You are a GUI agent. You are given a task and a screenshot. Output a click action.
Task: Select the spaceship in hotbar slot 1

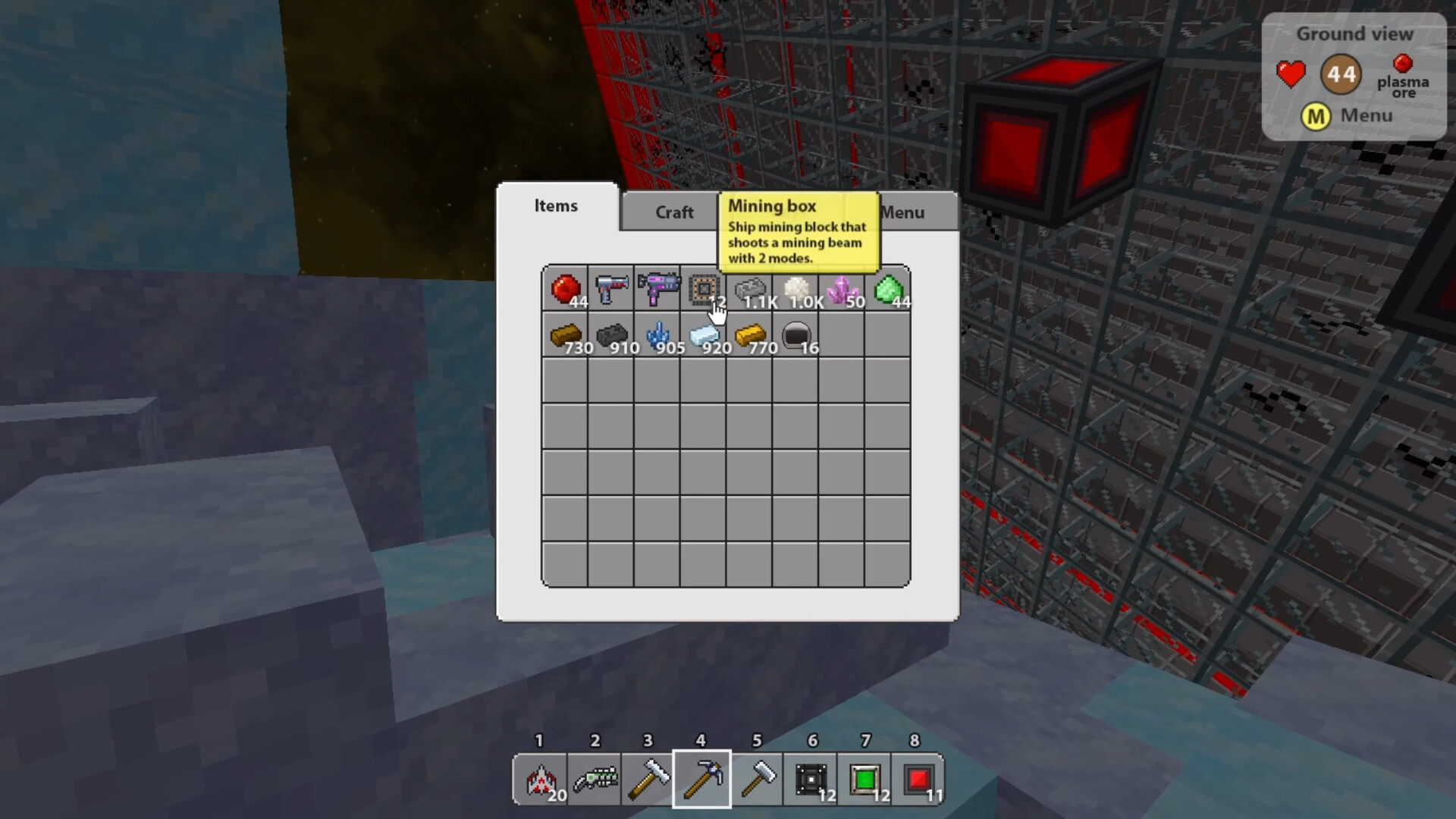541,780
